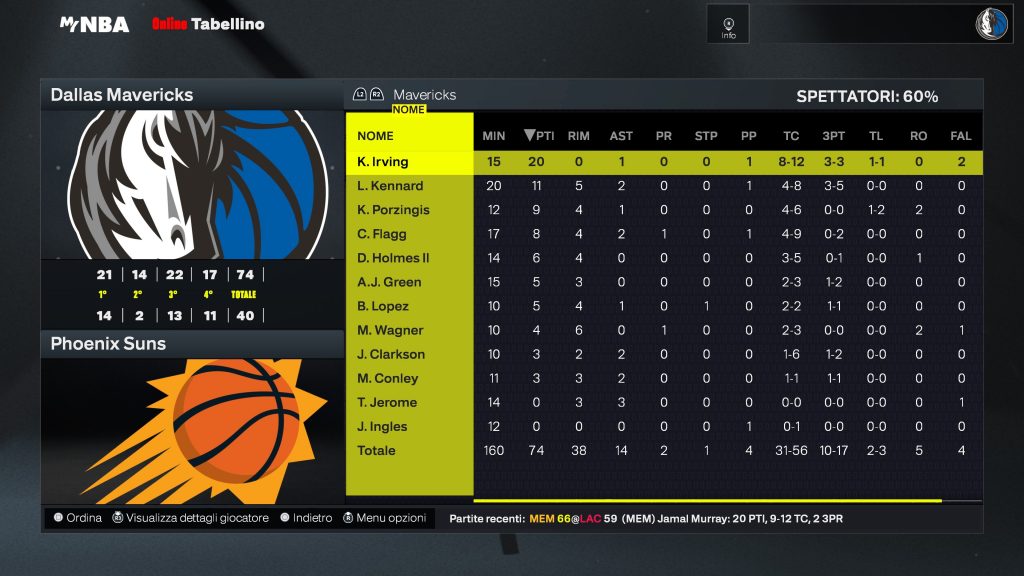This screenshot has height=576, width=1024.
Task: Select the T. Jerome row
Action: click(x=387, y=402)
